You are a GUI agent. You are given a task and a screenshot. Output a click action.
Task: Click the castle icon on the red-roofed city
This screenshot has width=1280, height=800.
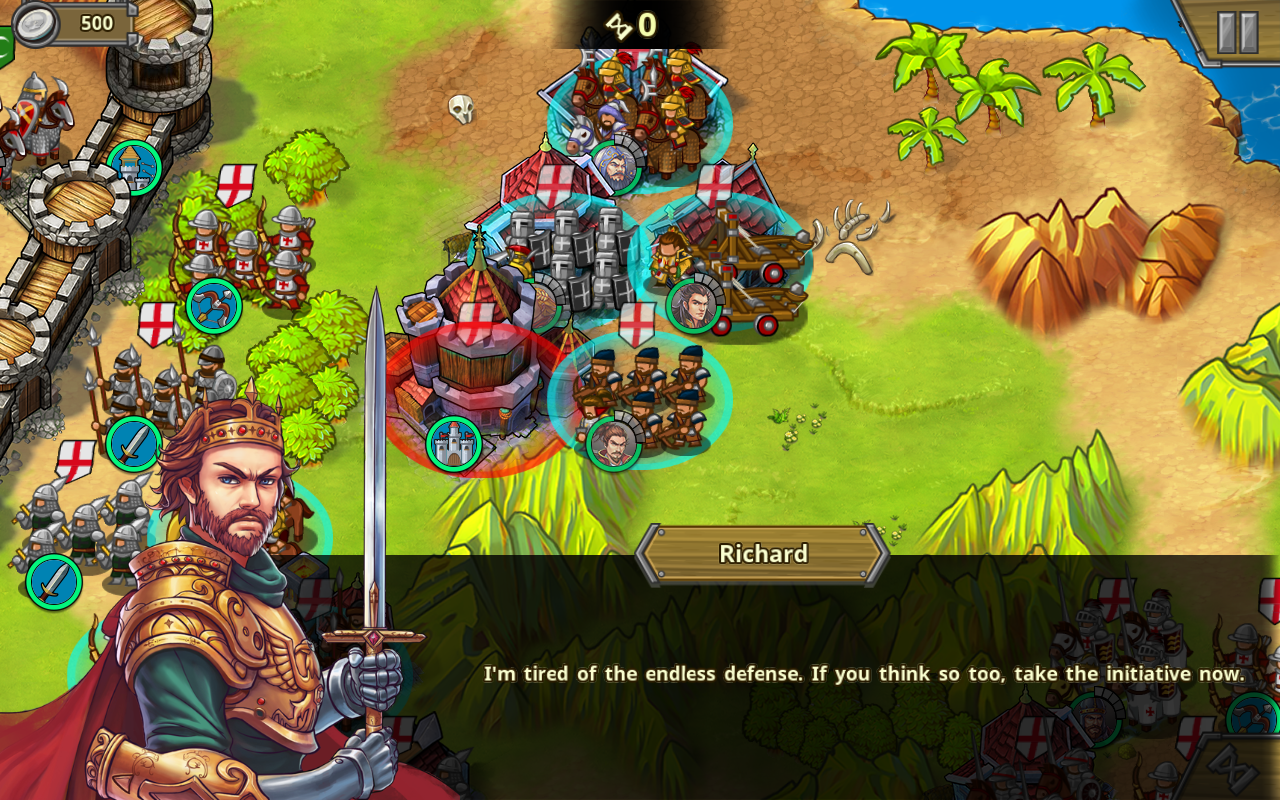[x=452, y=445]
